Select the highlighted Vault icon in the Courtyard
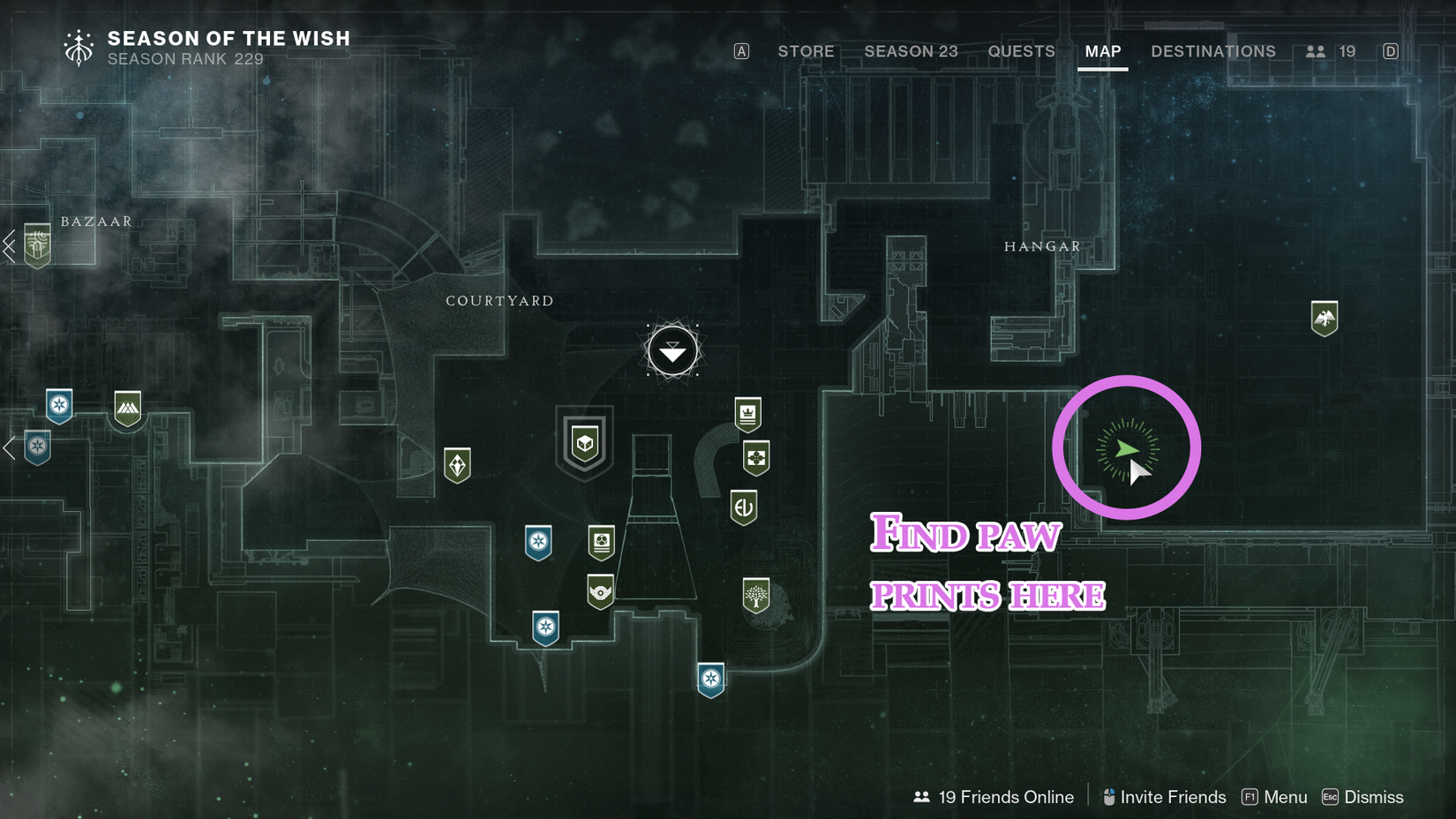This screenshot has height=819, width=1456. 584,444
